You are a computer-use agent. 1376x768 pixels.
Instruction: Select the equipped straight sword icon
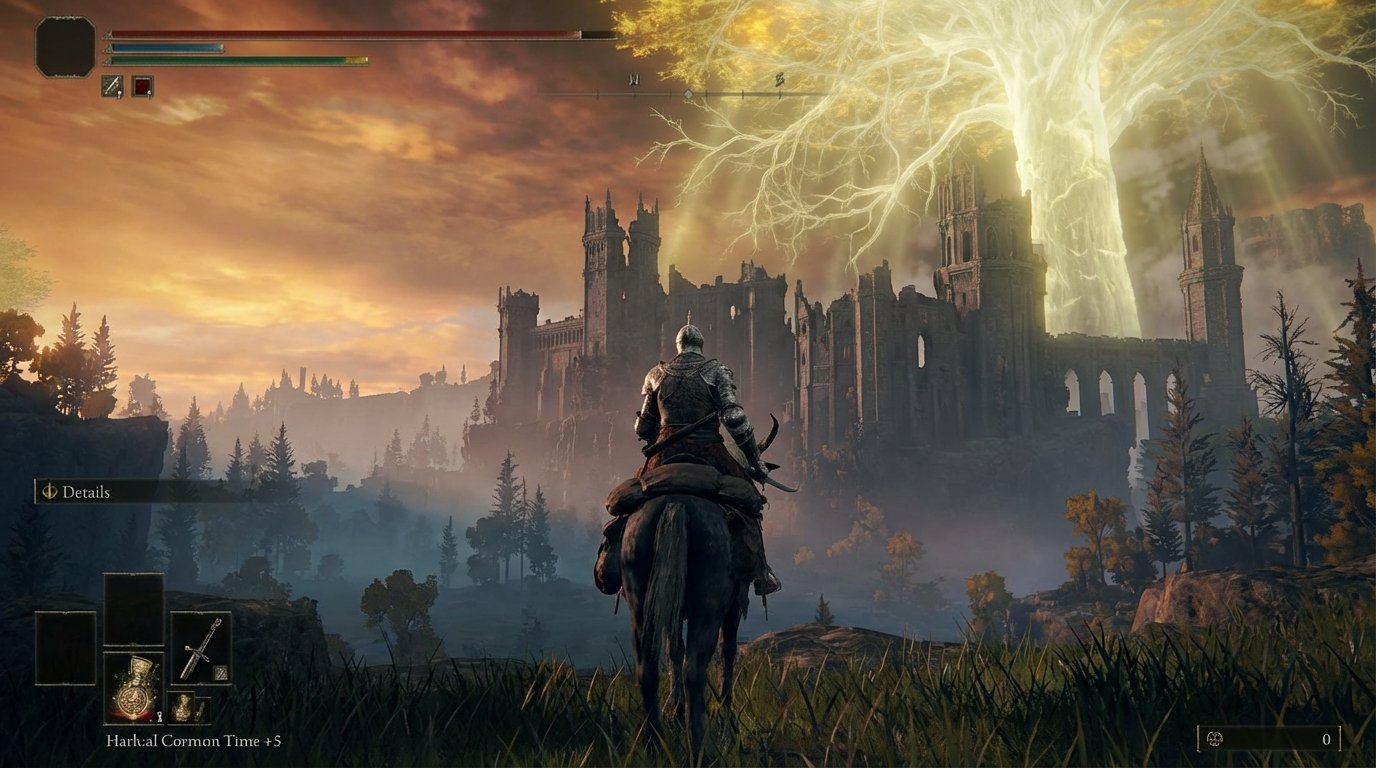click(x=201, y=647)
